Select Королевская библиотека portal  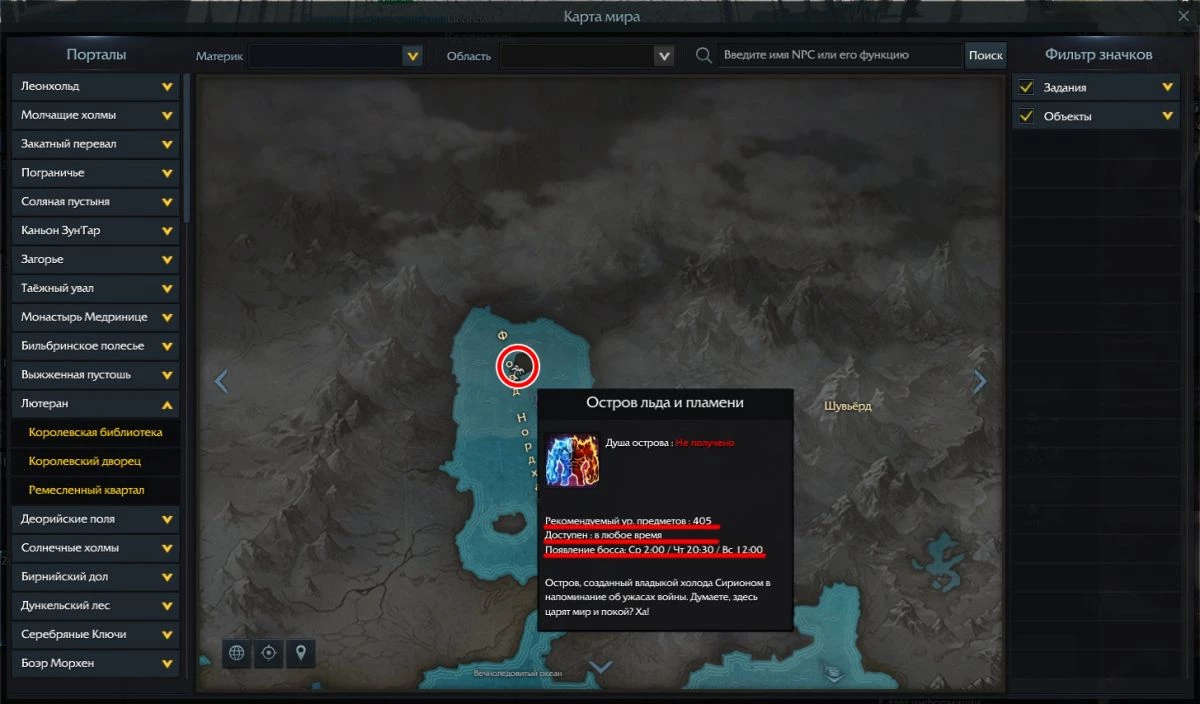coord(96,433)
